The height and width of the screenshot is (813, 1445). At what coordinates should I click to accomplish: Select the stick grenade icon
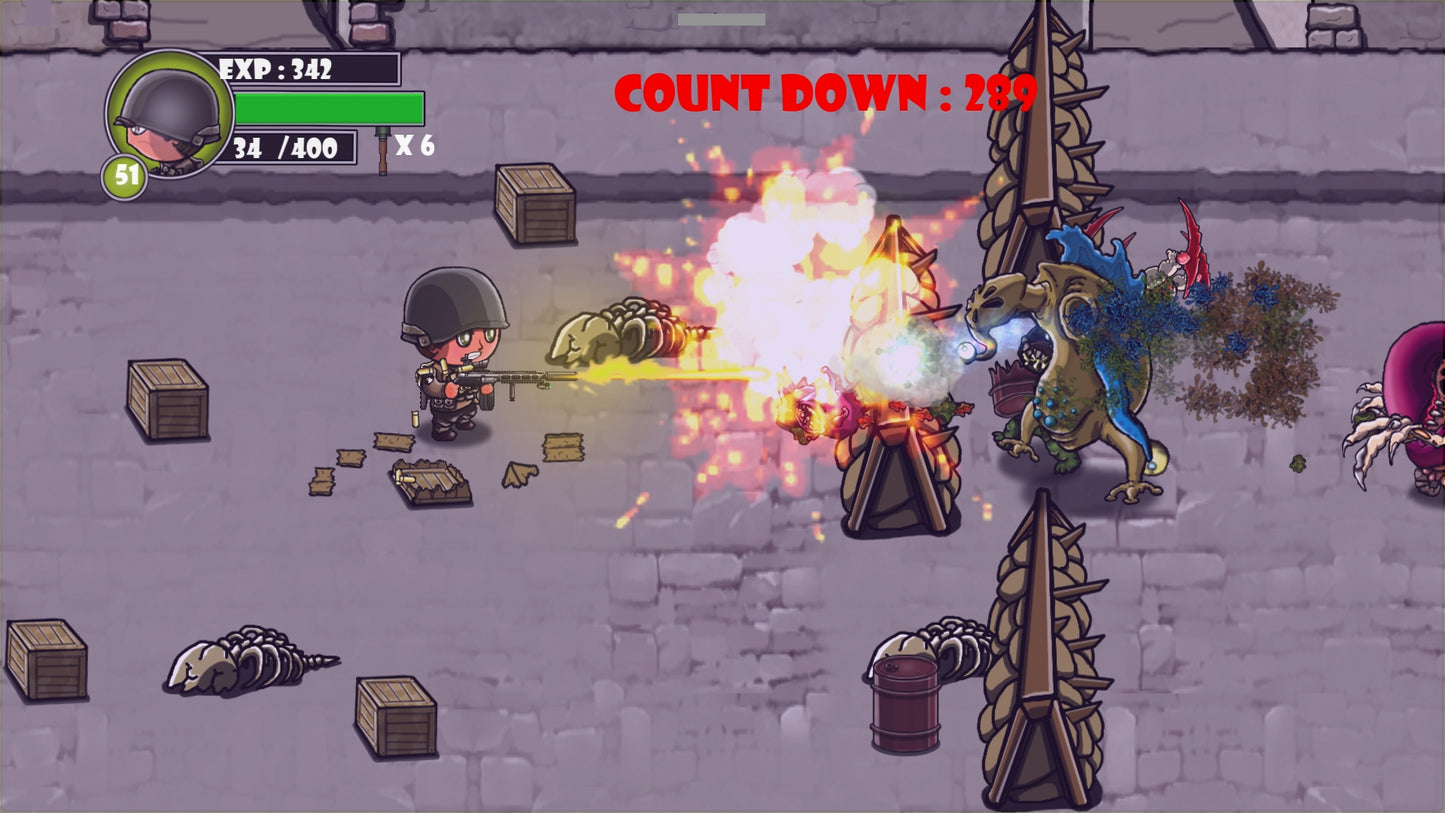(382, 149)
